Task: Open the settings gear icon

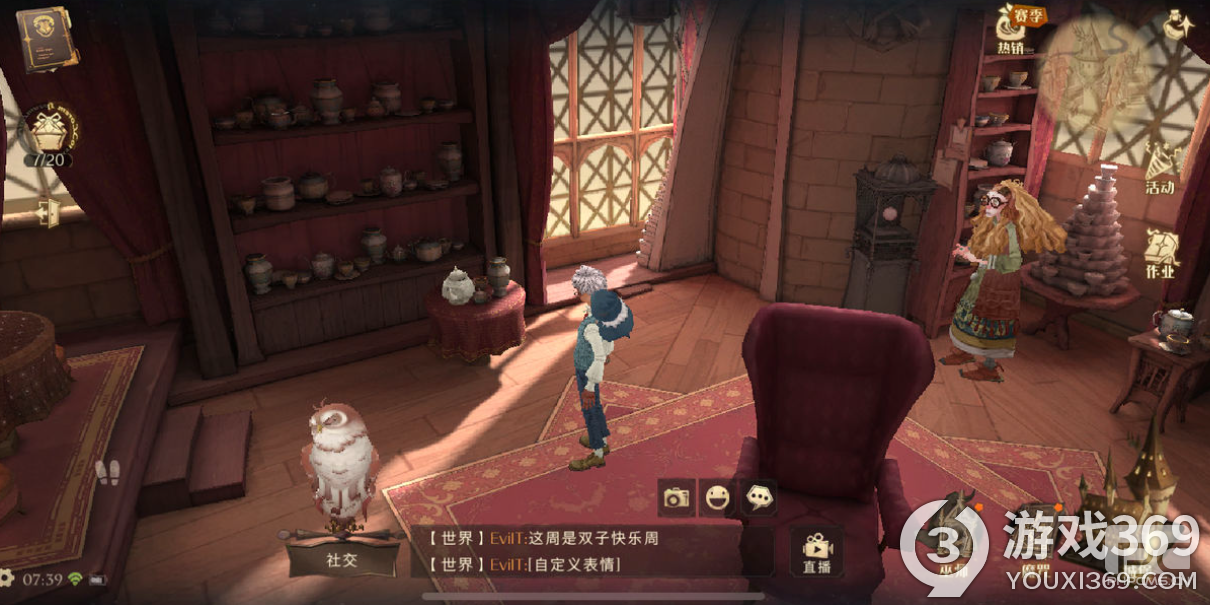Action: click(6, 578)
